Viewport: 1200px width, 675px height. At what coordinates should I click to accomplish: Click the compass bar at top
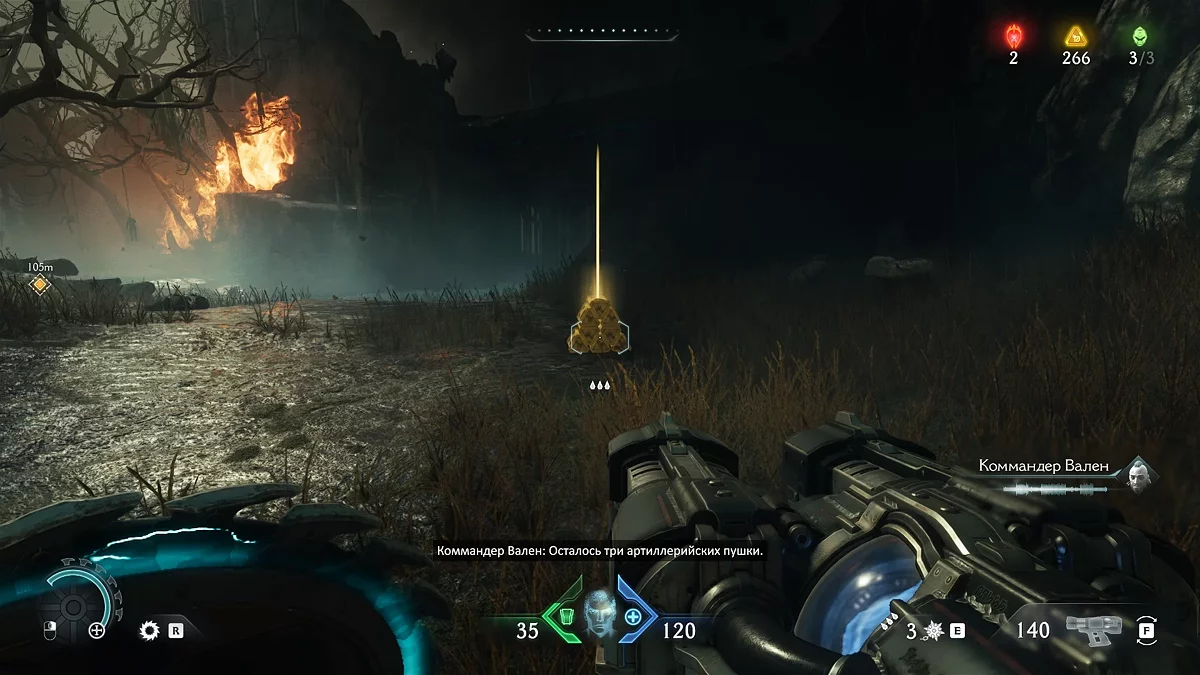pyautogui.click(x=602, y=36)
